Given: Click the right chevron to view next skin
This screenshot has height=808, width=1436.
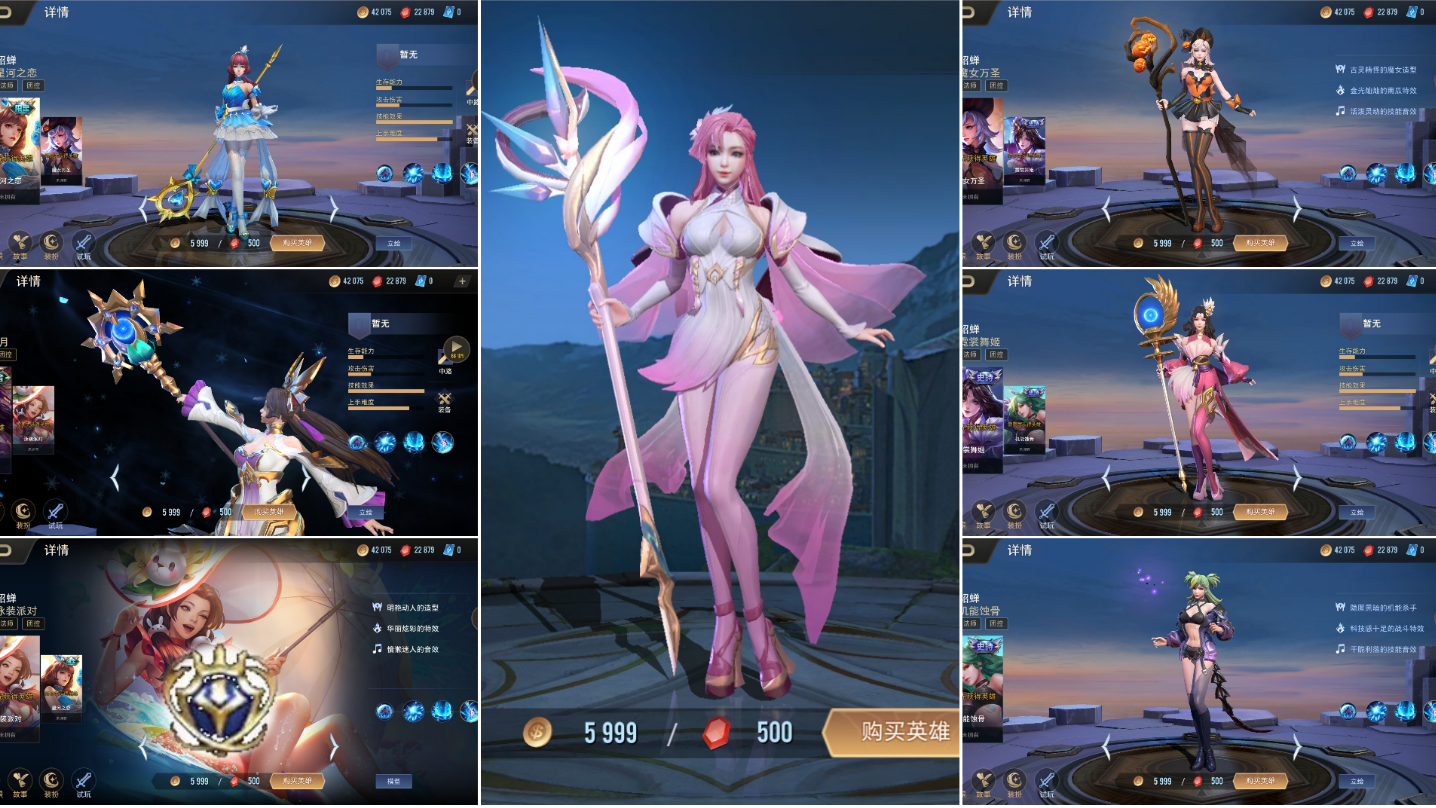Looking at the screenshot, I should [335, 207].
